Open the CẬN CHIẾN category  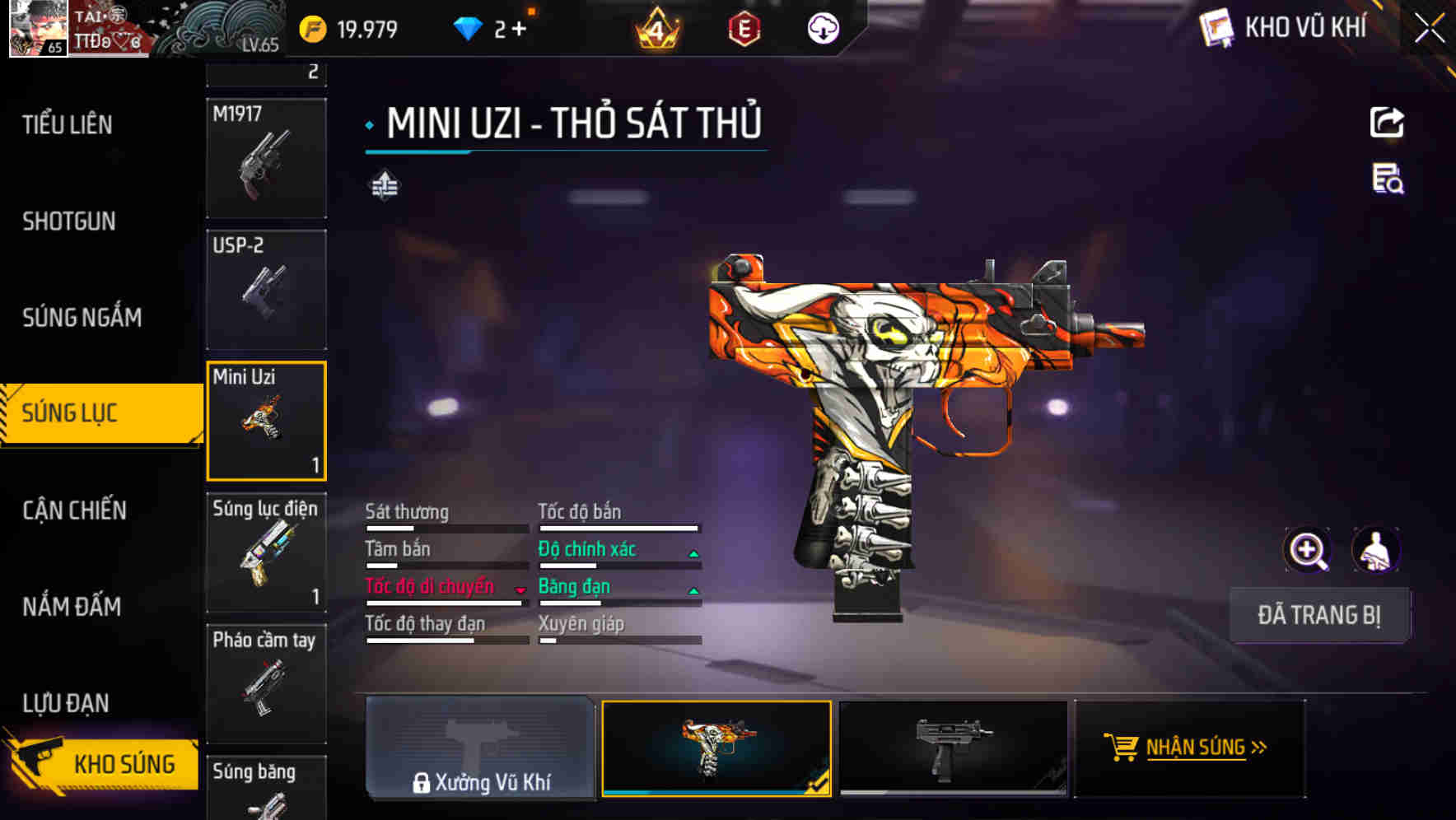coord(72,510)
